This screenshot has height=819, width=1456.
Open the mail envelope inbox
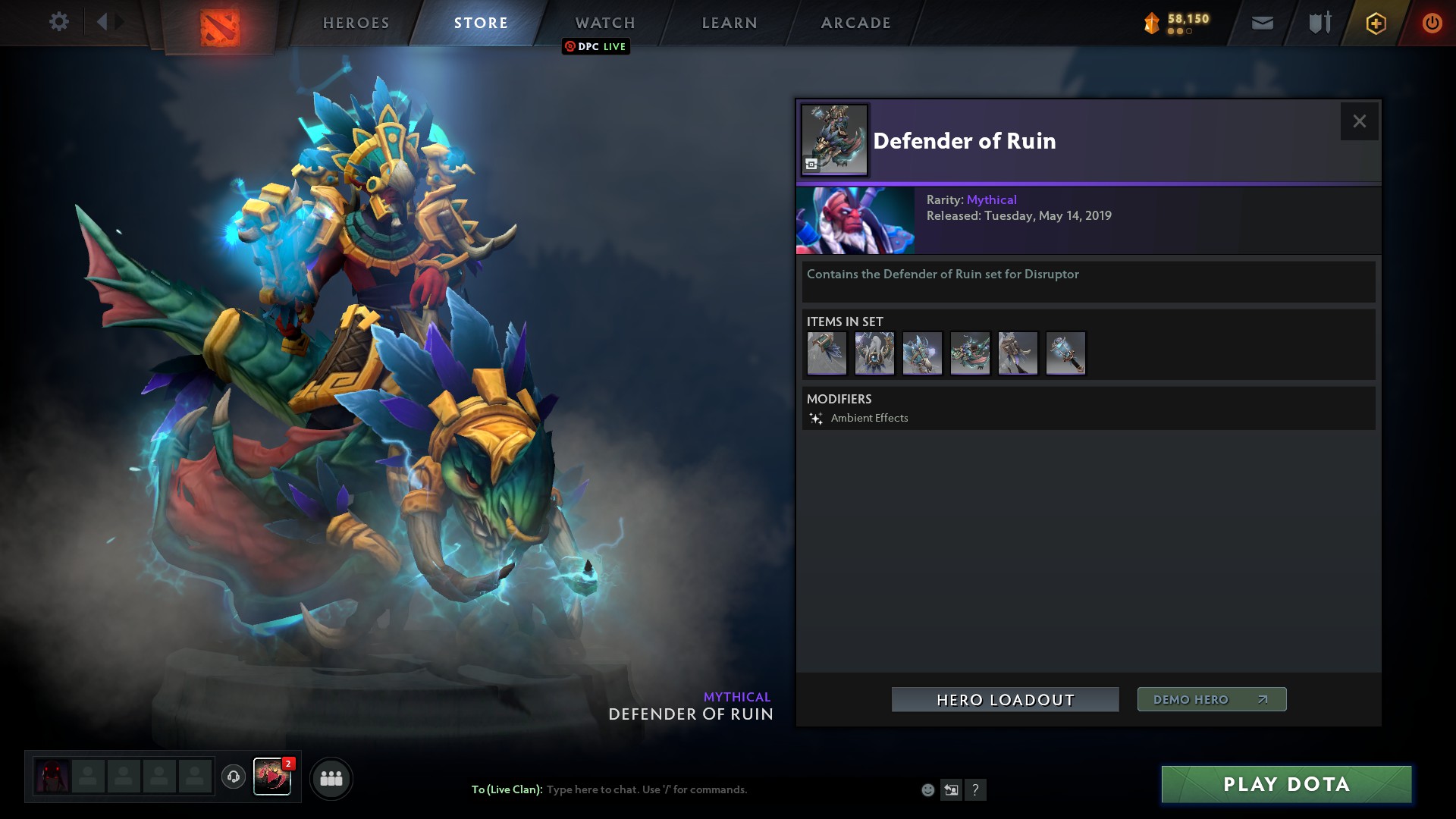1262,24
